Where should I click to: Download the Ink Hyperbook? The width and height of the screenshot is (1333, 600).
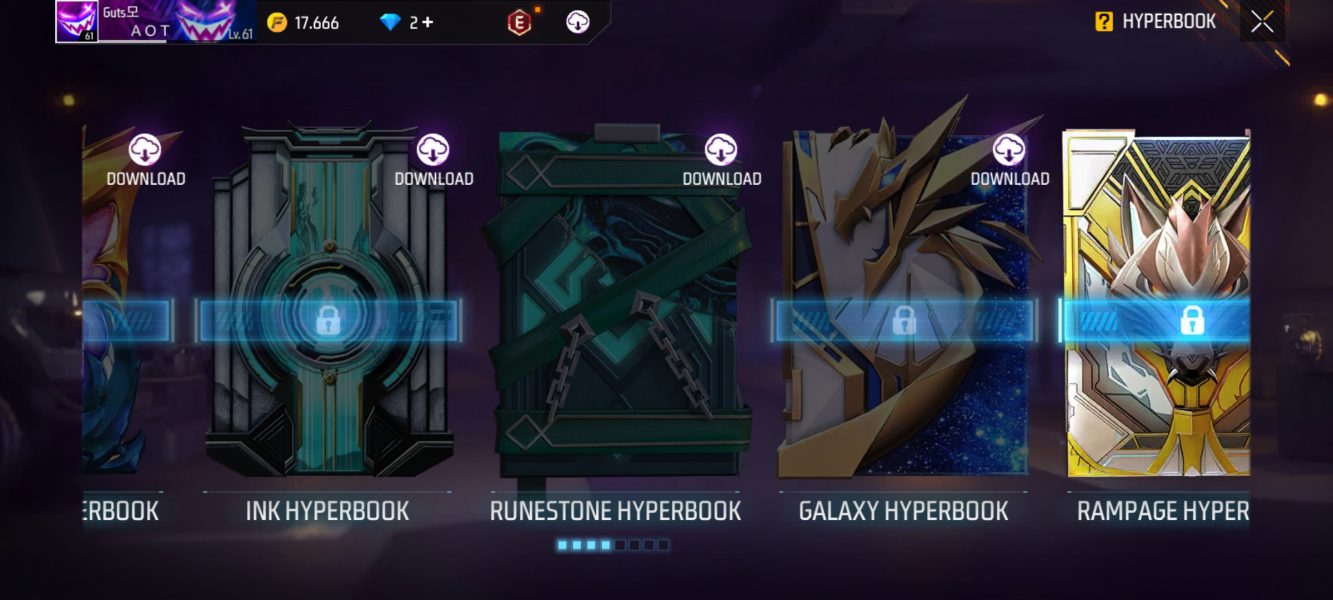(433, 160)
